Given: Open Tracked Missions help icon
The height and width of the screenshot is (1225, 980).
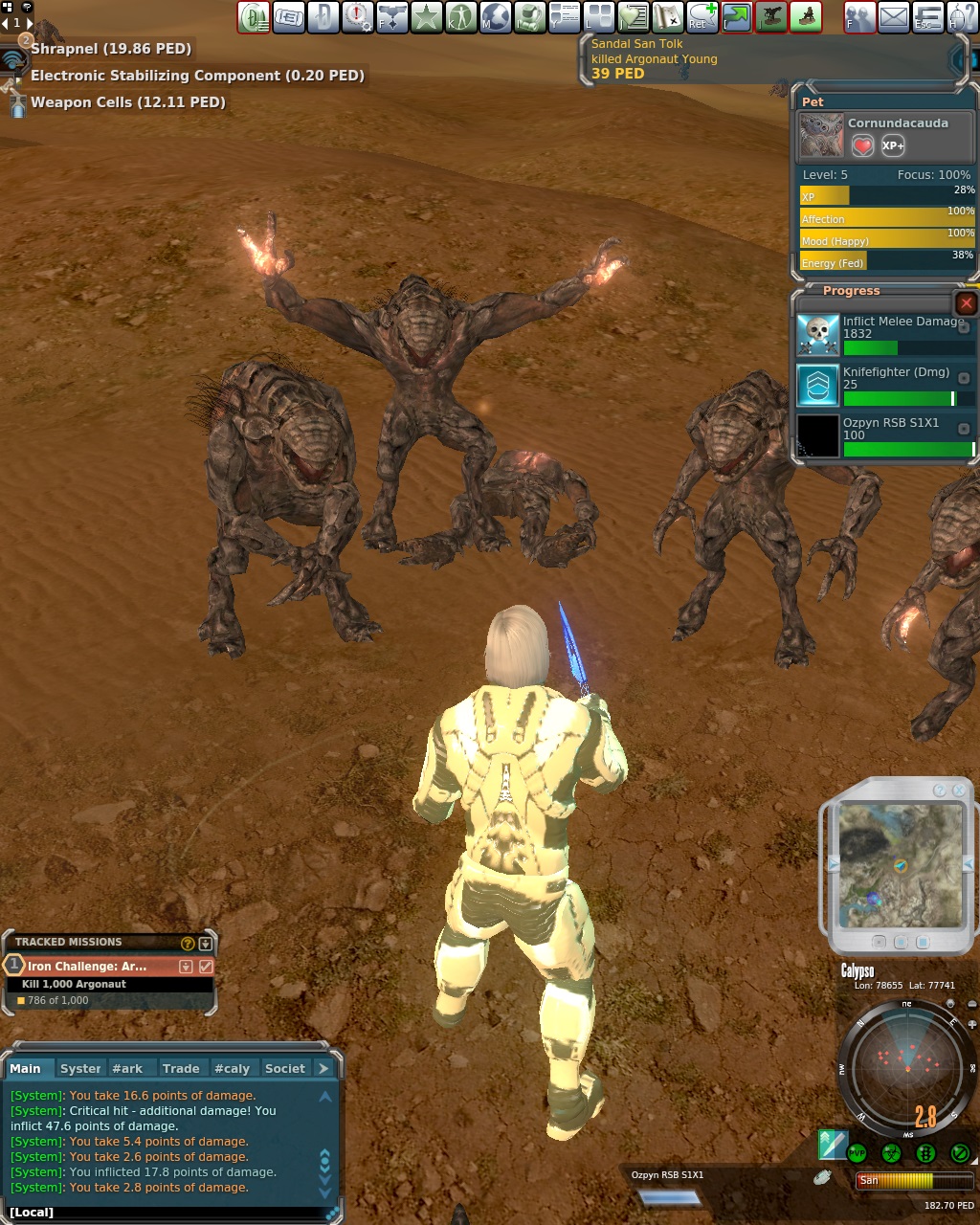Looking at the screenshot, I should click(x=188, y=943).
